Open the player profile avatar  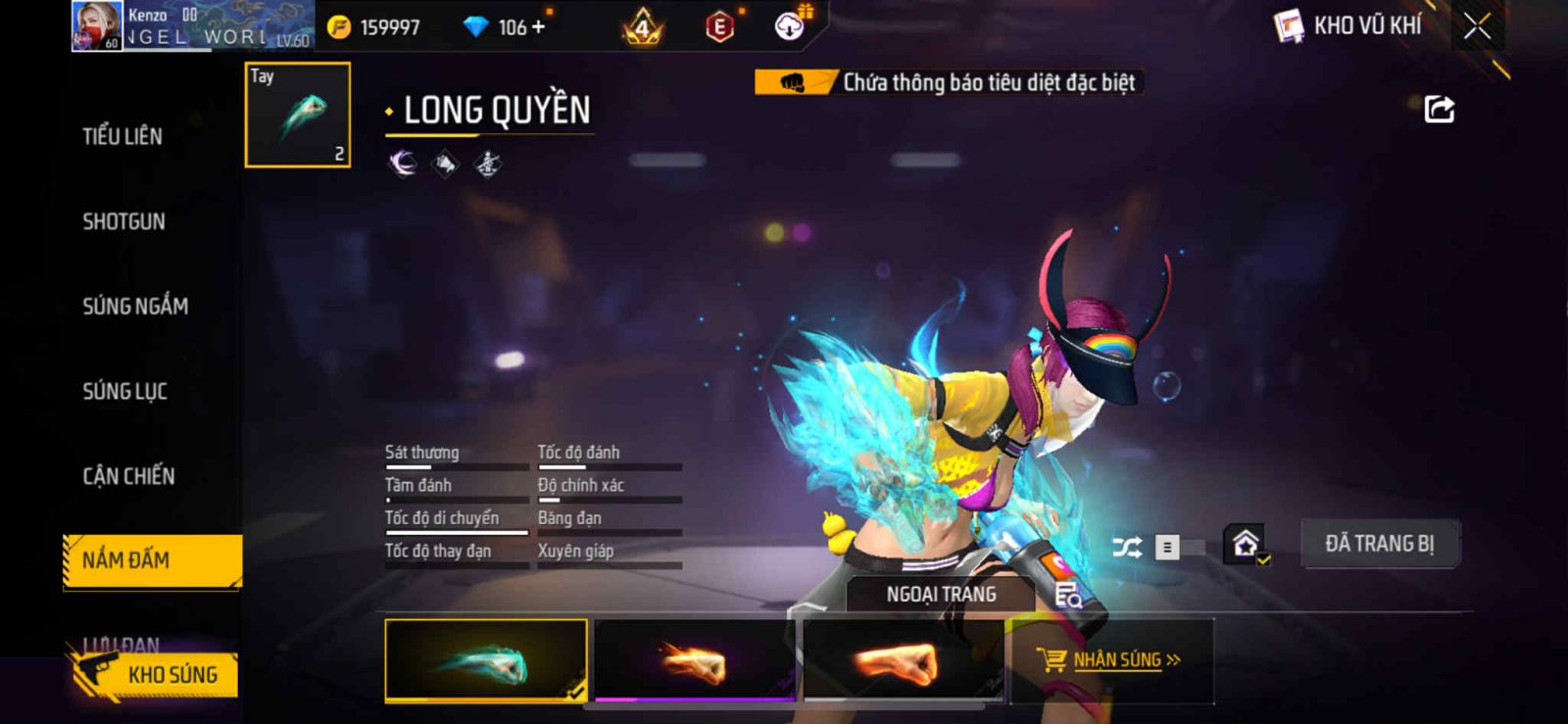pos(97,26)
